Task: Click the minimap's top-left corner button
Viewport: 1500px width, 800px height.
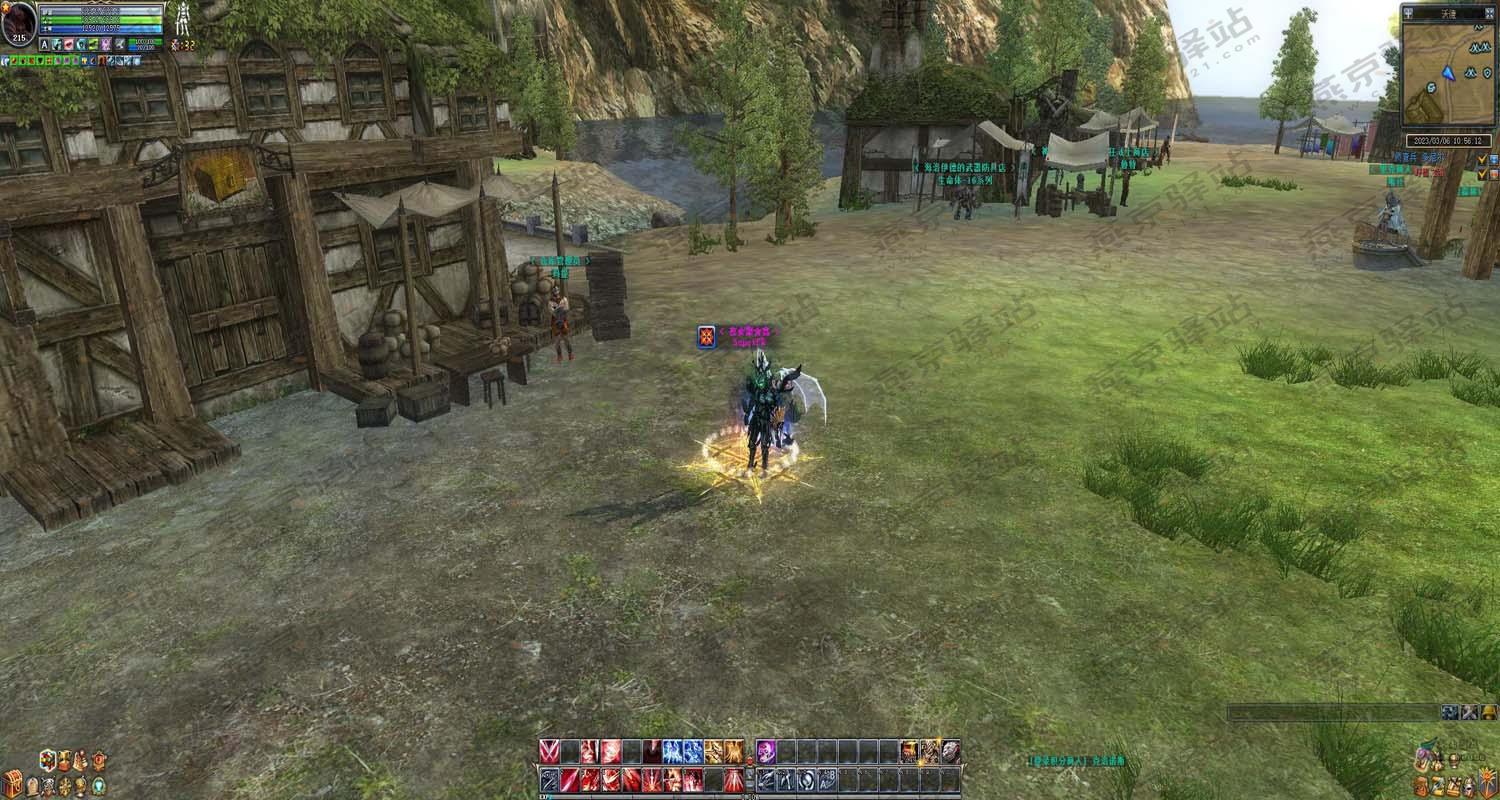Action: click(x=1409, y=12)
